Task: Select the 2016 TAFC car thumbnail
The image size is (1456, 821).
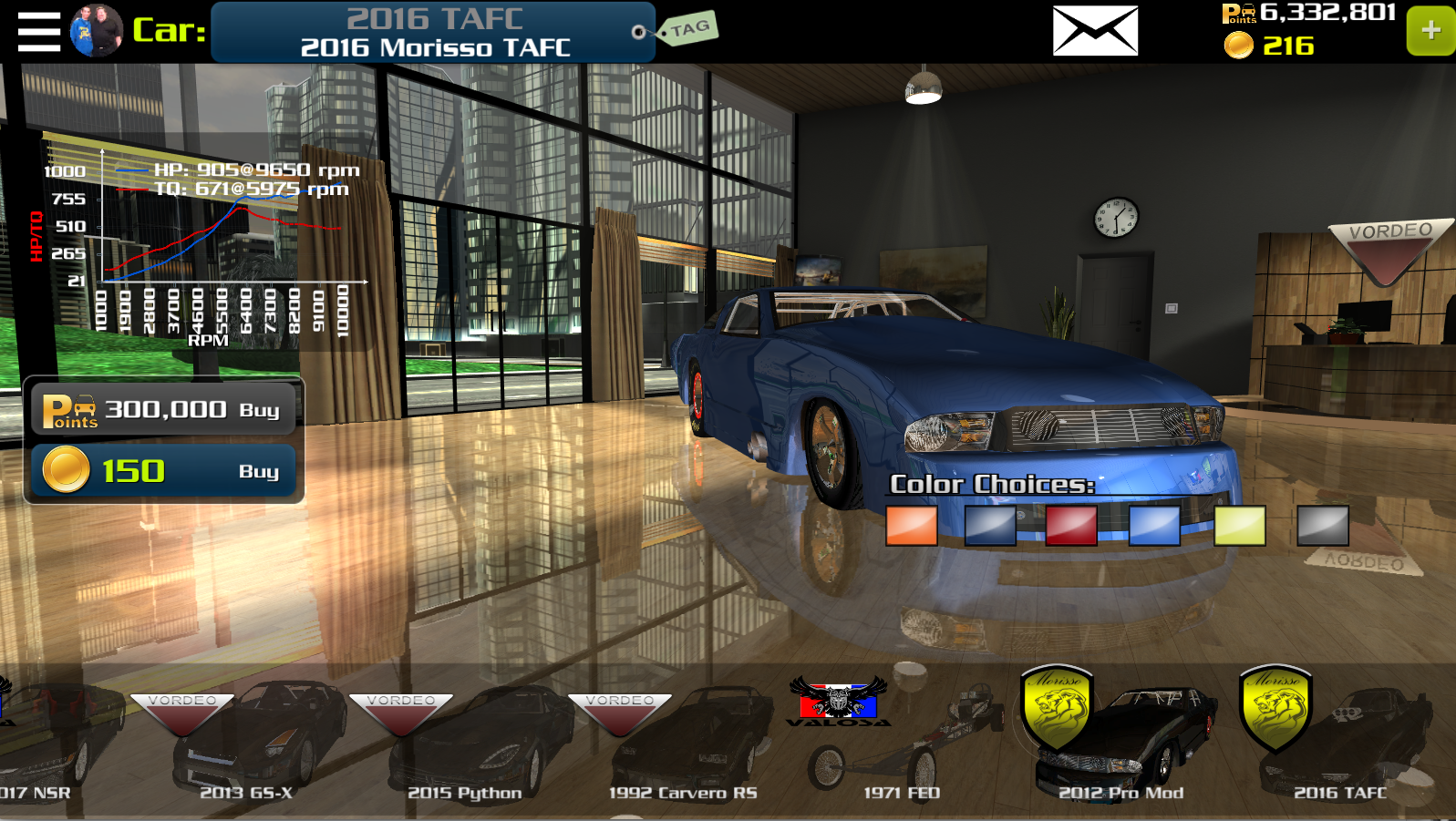Action: pos(1338,743)
